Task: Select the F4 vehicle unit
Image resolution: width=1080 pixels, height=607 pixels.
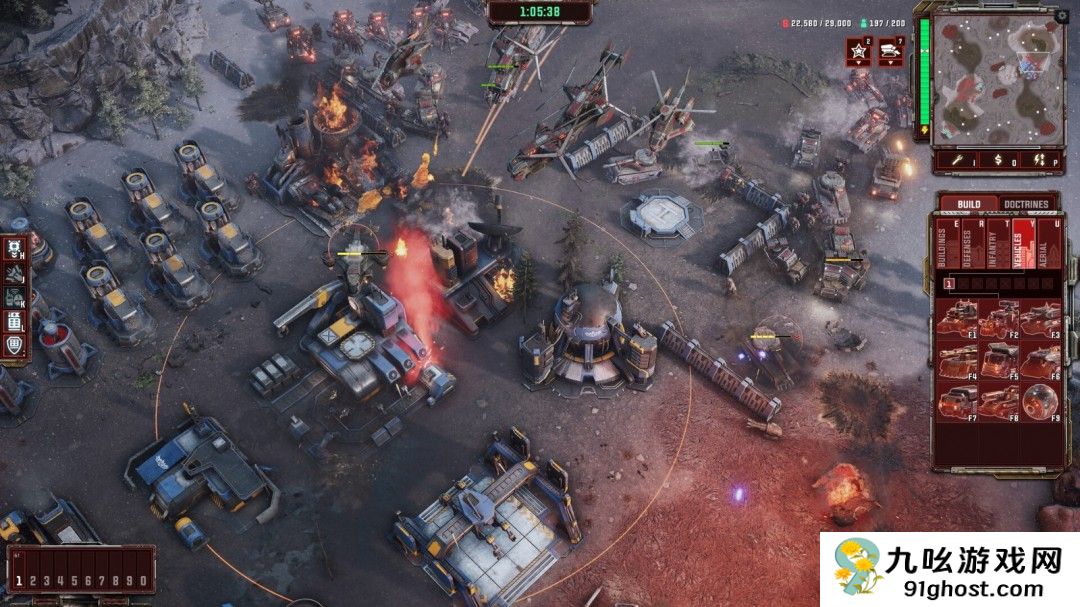Action: (x=957, y=360)
